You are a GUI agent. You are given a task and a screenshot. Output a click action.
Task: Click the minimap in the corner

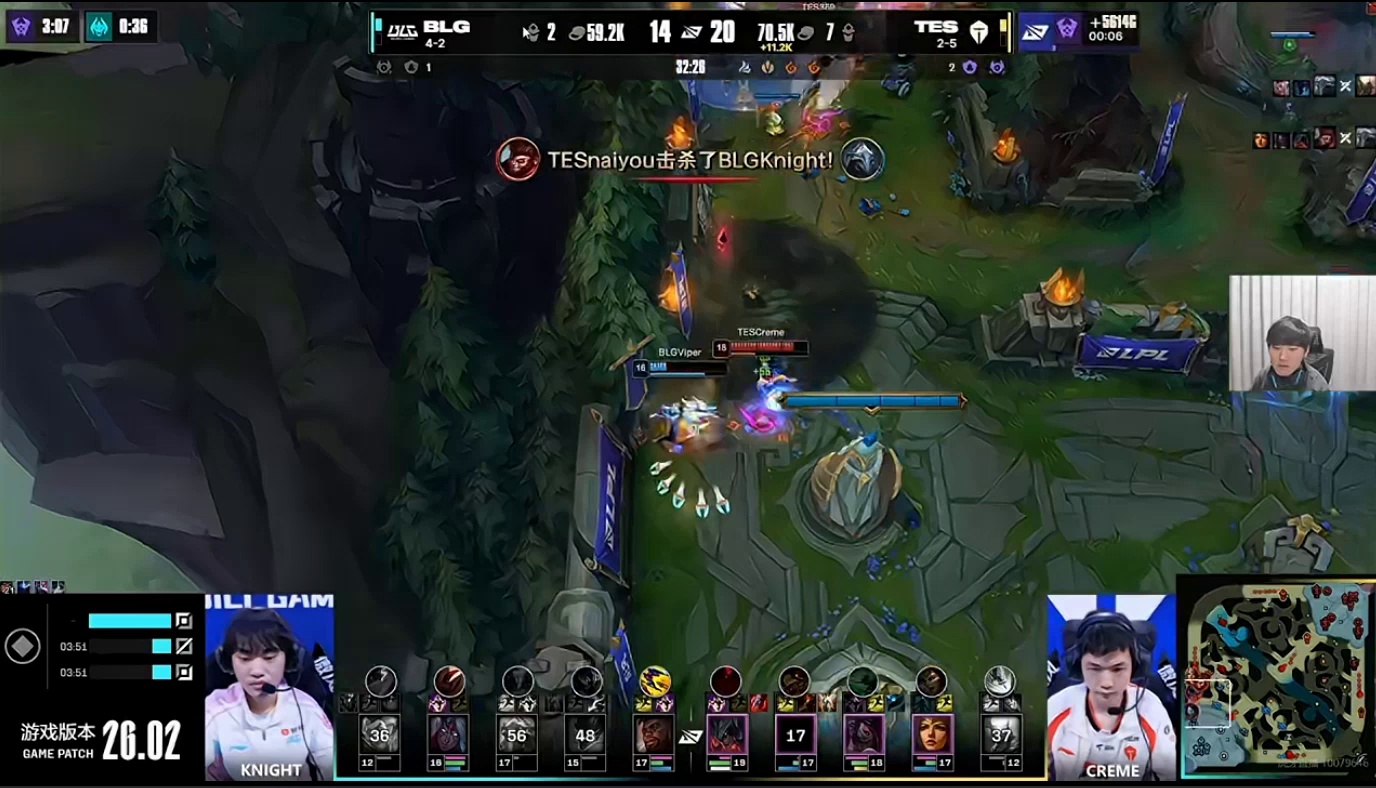point(1277,682)
